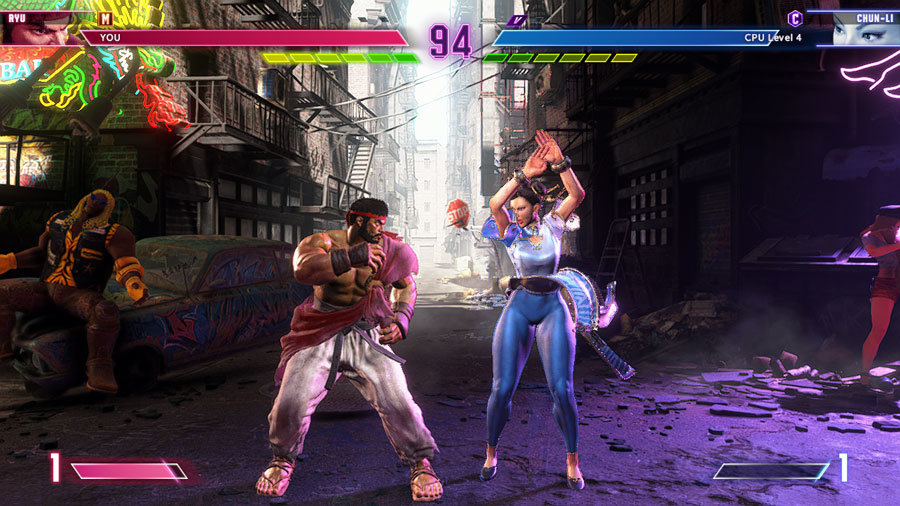This screenshot has height=506, width=900.
Task: Click Ryu's character portrait
Action: coord(36,28)
